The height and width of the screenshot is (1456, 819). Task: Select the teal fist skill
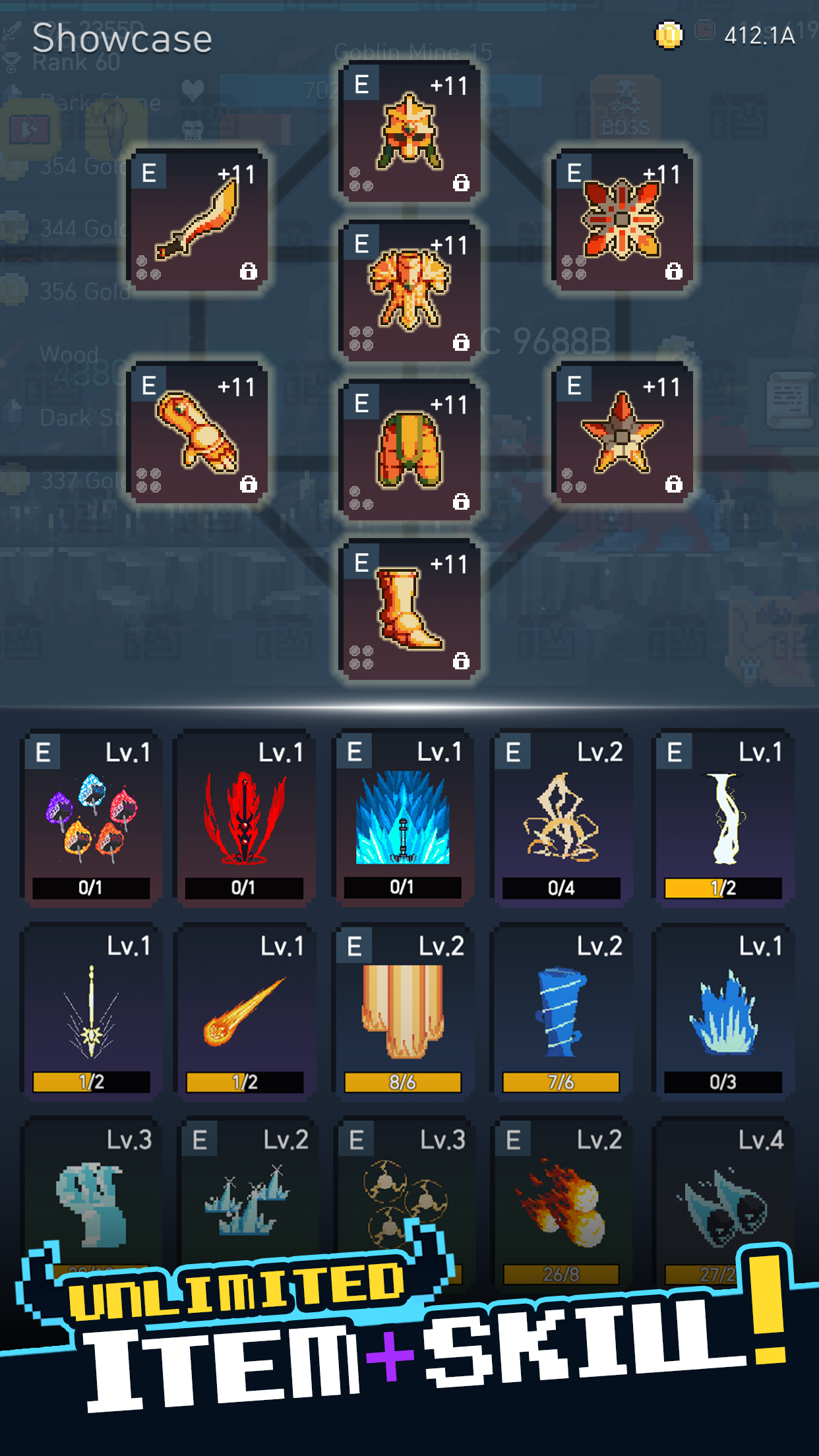91,1203
